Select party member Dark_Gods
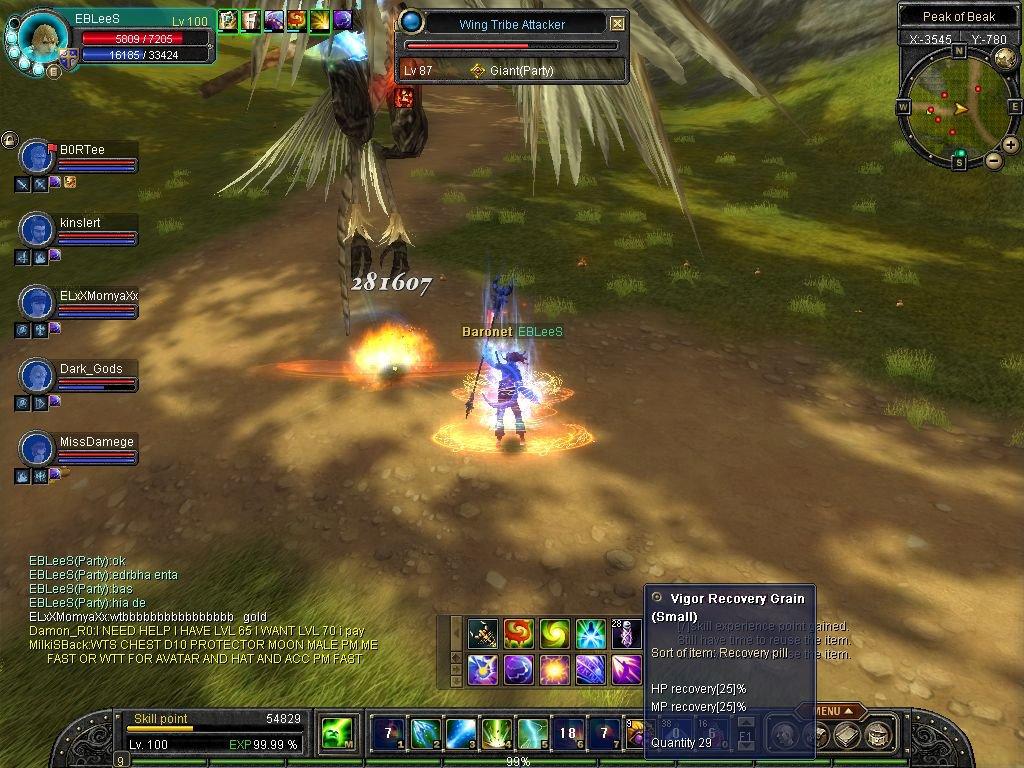The width and height of the screenshot is (1024, 768). (x=38, y=376)
